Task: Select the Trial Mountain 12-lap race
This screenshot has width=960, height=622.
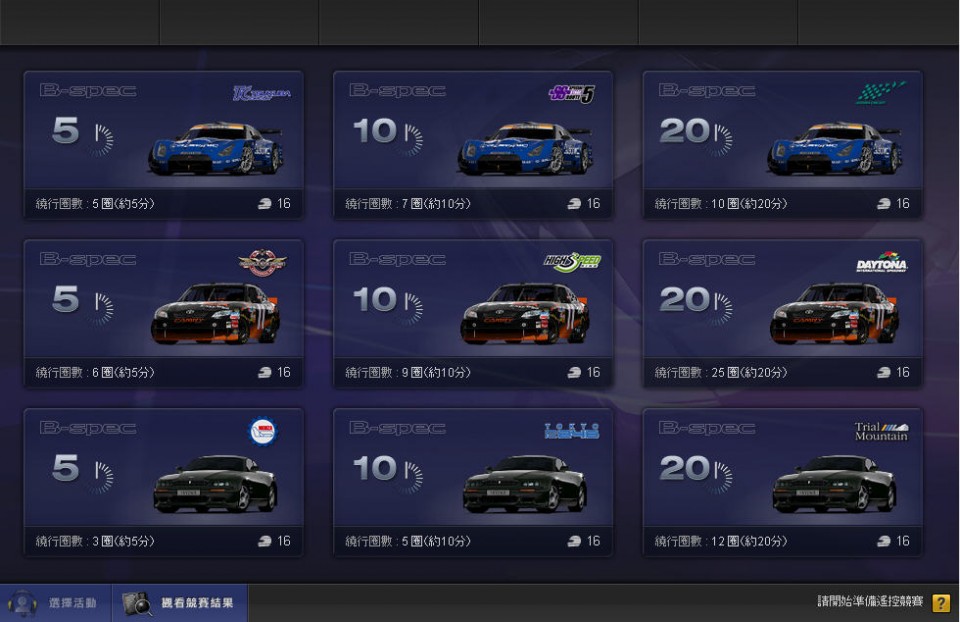Action: [782, 481]
